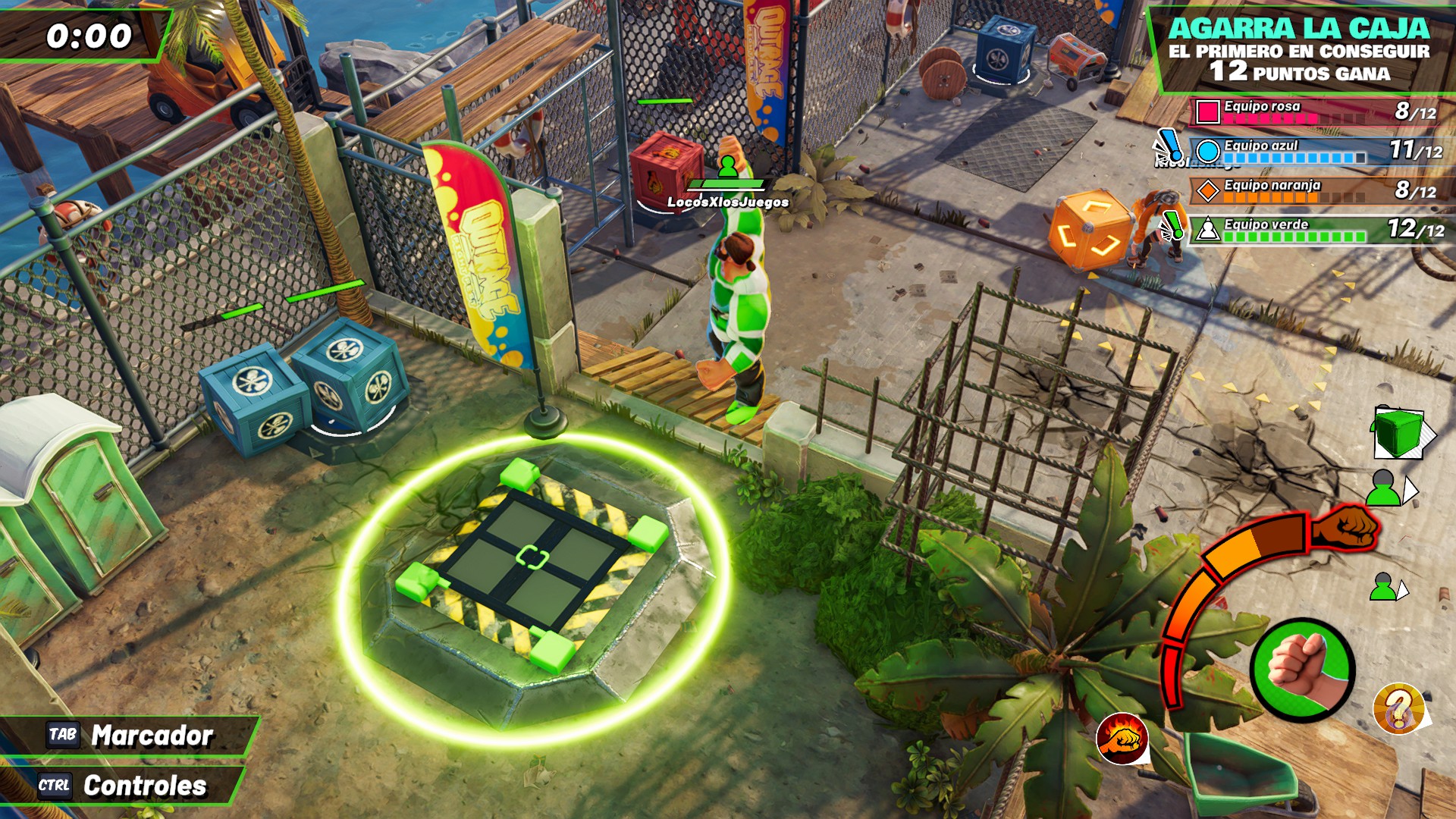Show the Controles panel
This screenshot has width=1456, height=819.
pyautogui.click(x=123, y=786)
